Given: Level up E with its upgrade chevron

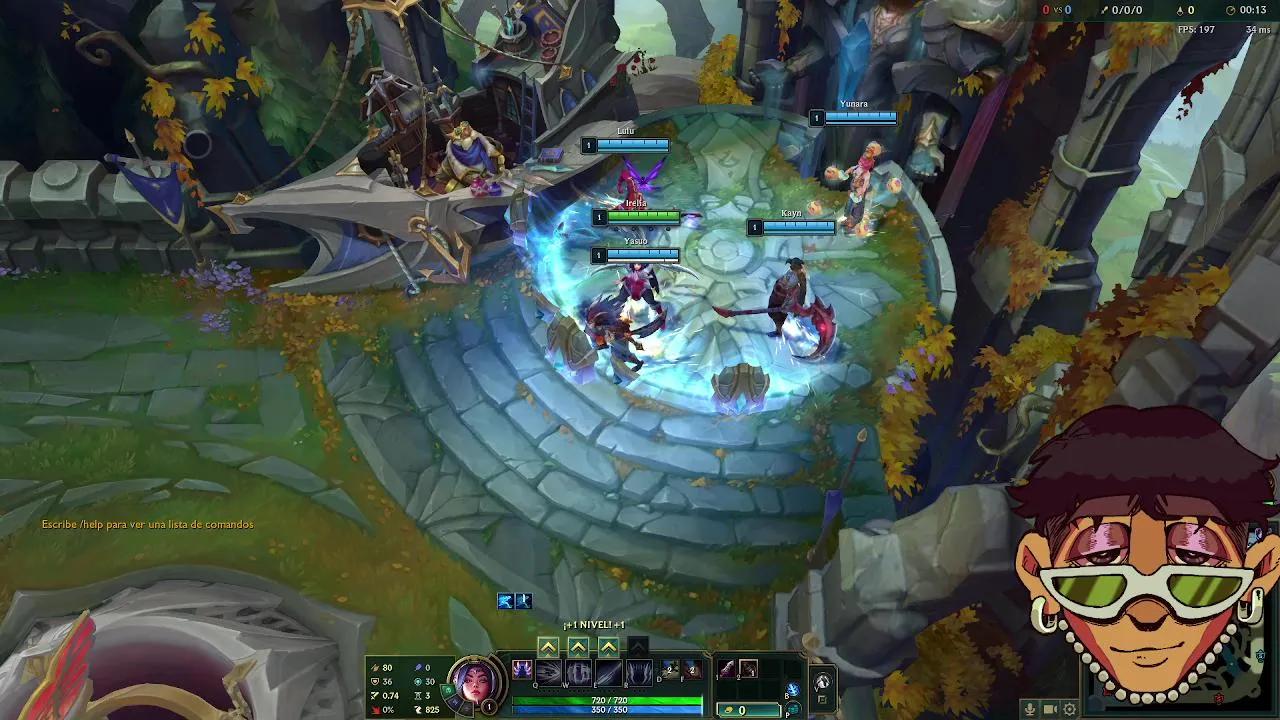Looking at the screenshot, I should [607, 645].
